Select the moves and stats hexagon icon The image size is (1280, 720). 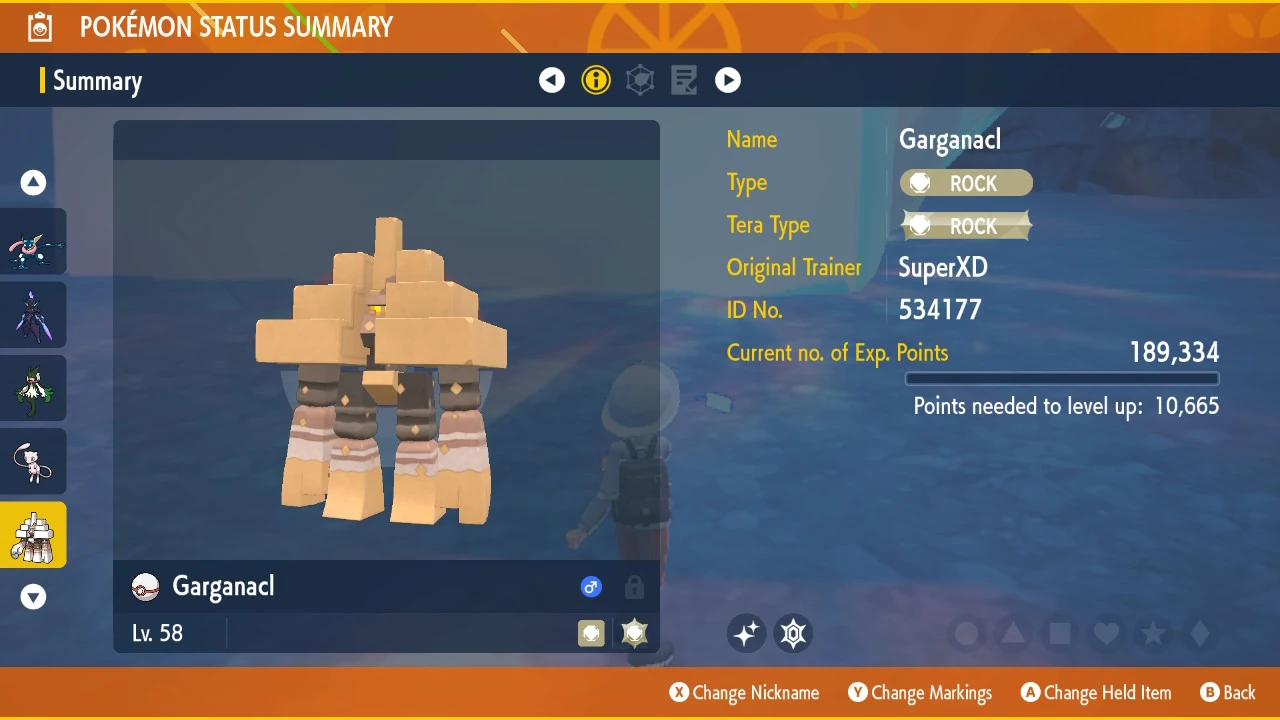[x=640, y=80]
